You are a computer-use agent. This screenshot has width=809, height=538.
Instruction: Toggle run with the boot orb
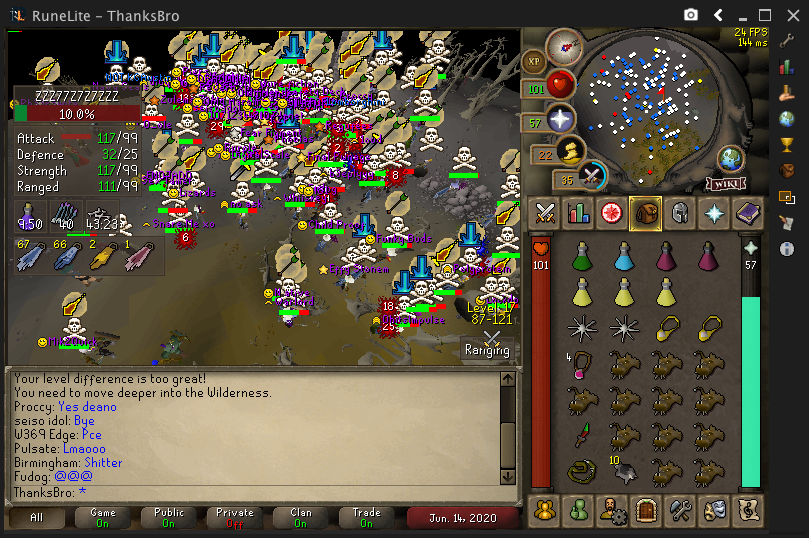click(568, 152)
